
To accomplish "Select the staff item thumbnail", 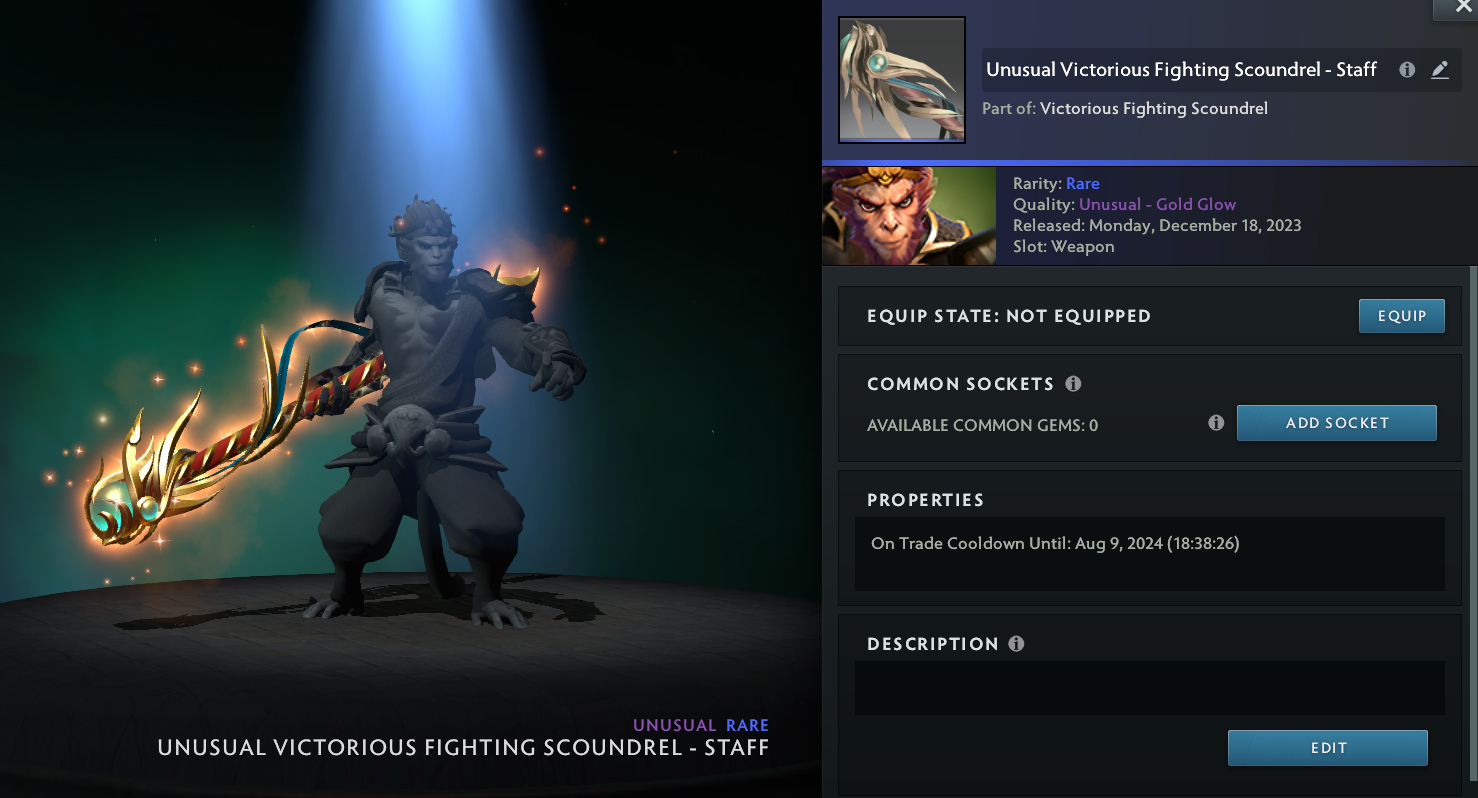I will pyautogui.click(x=901, y=80).
